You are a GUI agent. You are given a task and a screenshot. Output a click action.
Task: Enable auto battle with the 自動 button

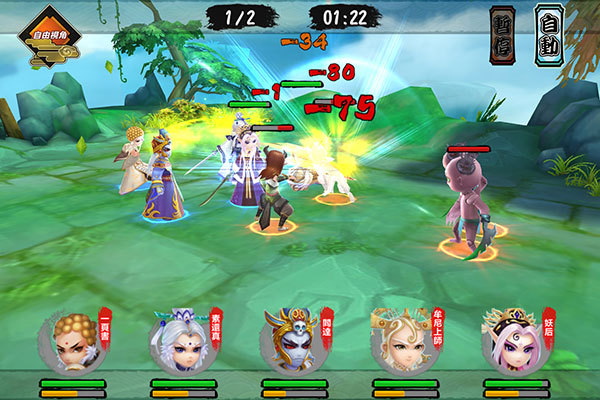tap(549, 33)
